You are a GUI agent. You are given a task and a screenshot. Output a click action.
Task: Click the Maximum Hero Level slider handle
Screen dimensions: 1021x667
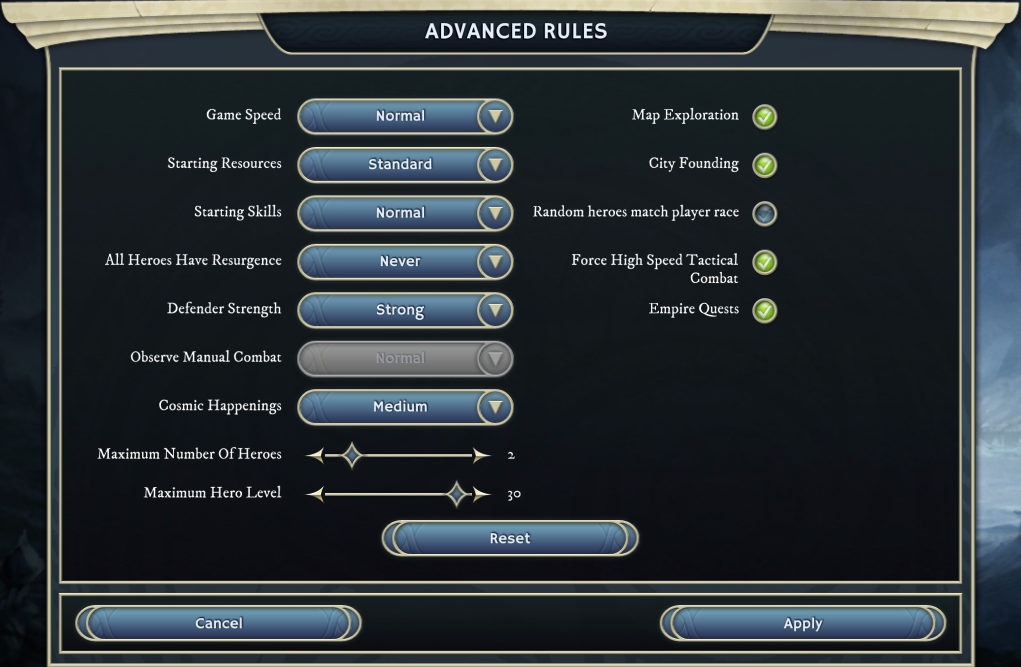[457, 494]
